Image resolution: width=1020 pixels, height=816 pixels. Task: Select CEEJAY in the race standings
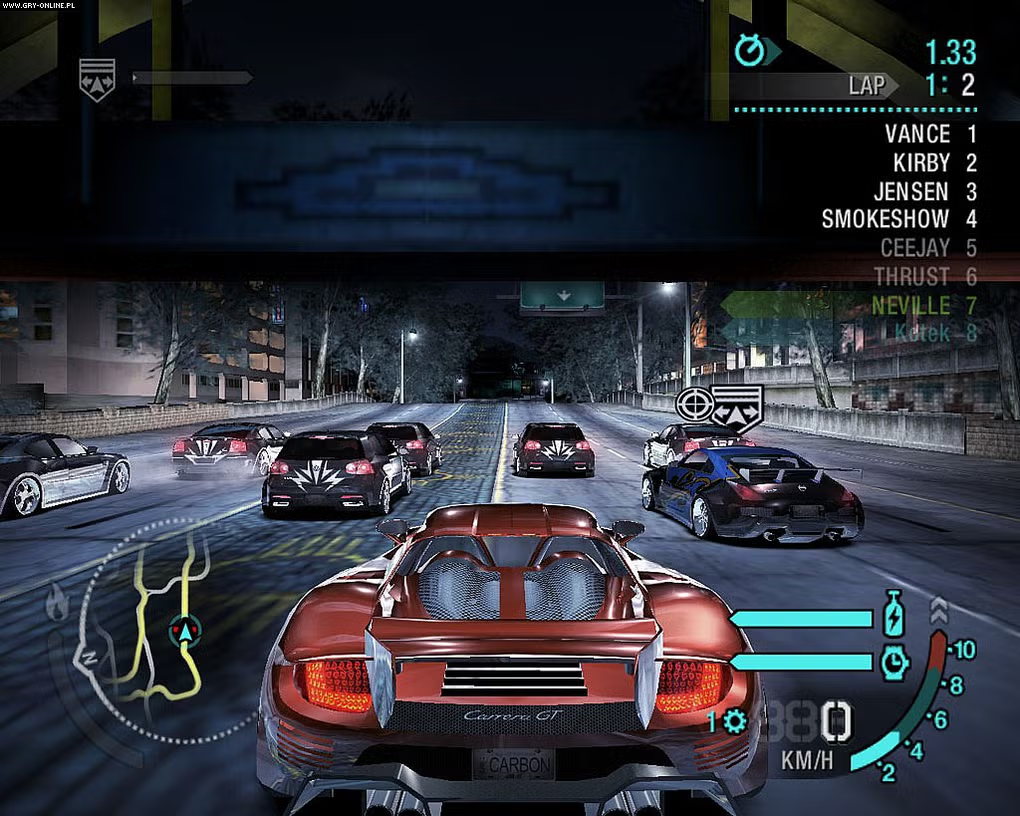(914, 246)
